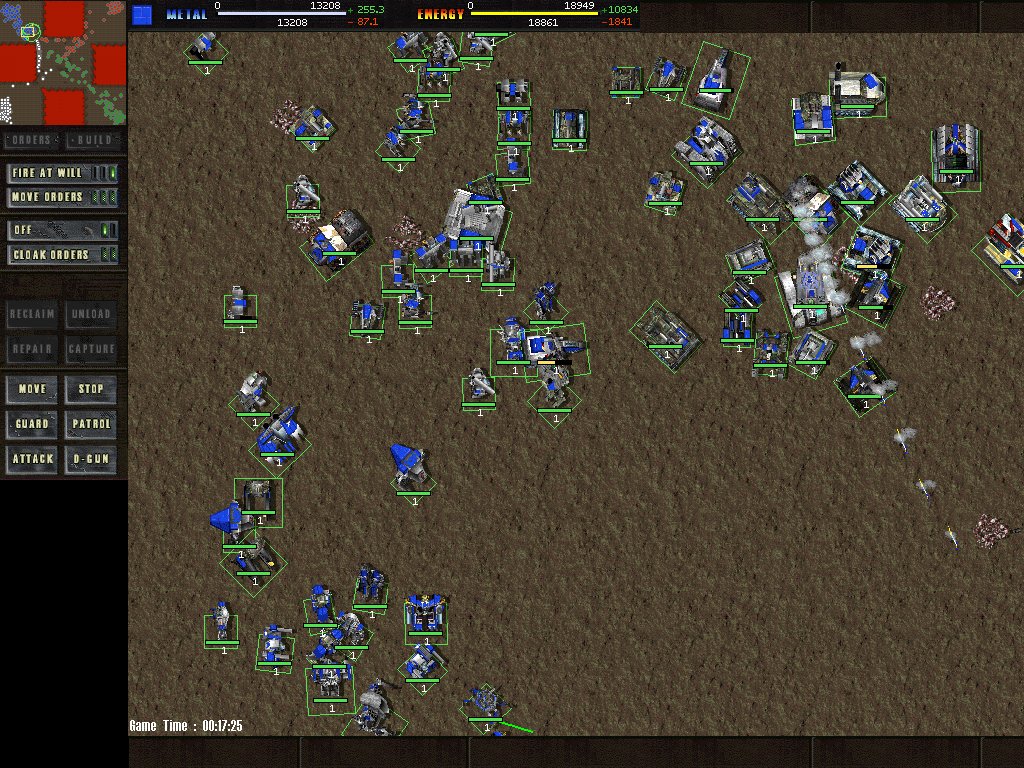Screen dimensions: 1024x768
Task: Toggle the Fire At Will setting
Action: 62,173
